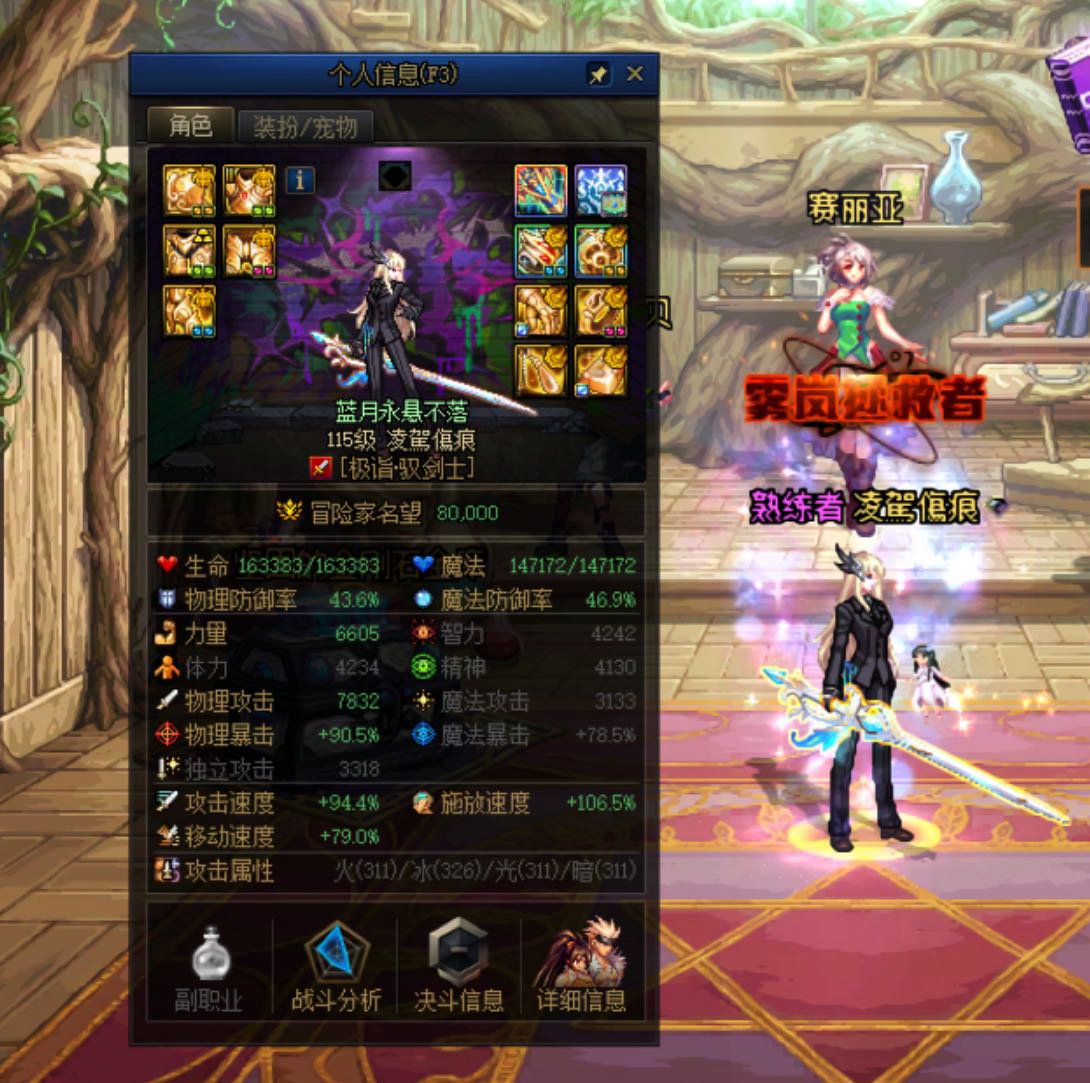Choose the green-bordered necklace slot
The image size is (1090, 1083).
[600, 251]
